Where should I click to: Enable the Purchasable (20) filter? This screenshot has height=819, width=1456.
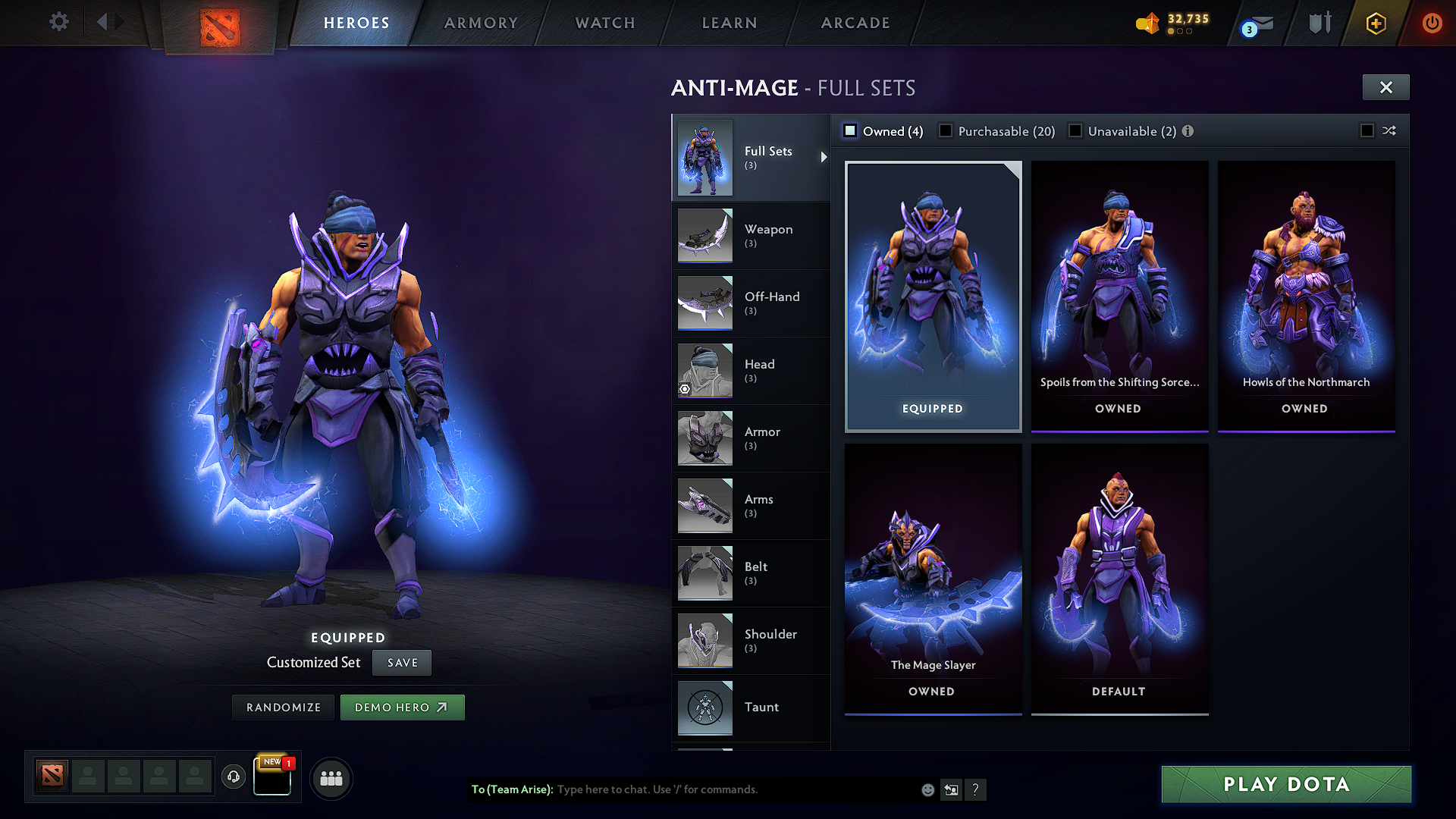pyautogui.click(x=945, y=130)
